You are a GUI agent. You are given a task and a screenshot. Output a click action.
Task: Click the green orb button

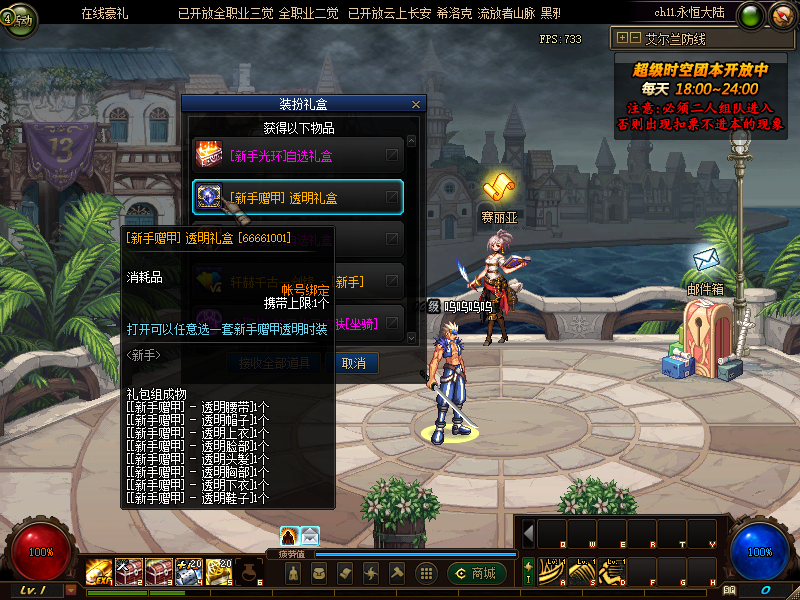tap(780, 15)
